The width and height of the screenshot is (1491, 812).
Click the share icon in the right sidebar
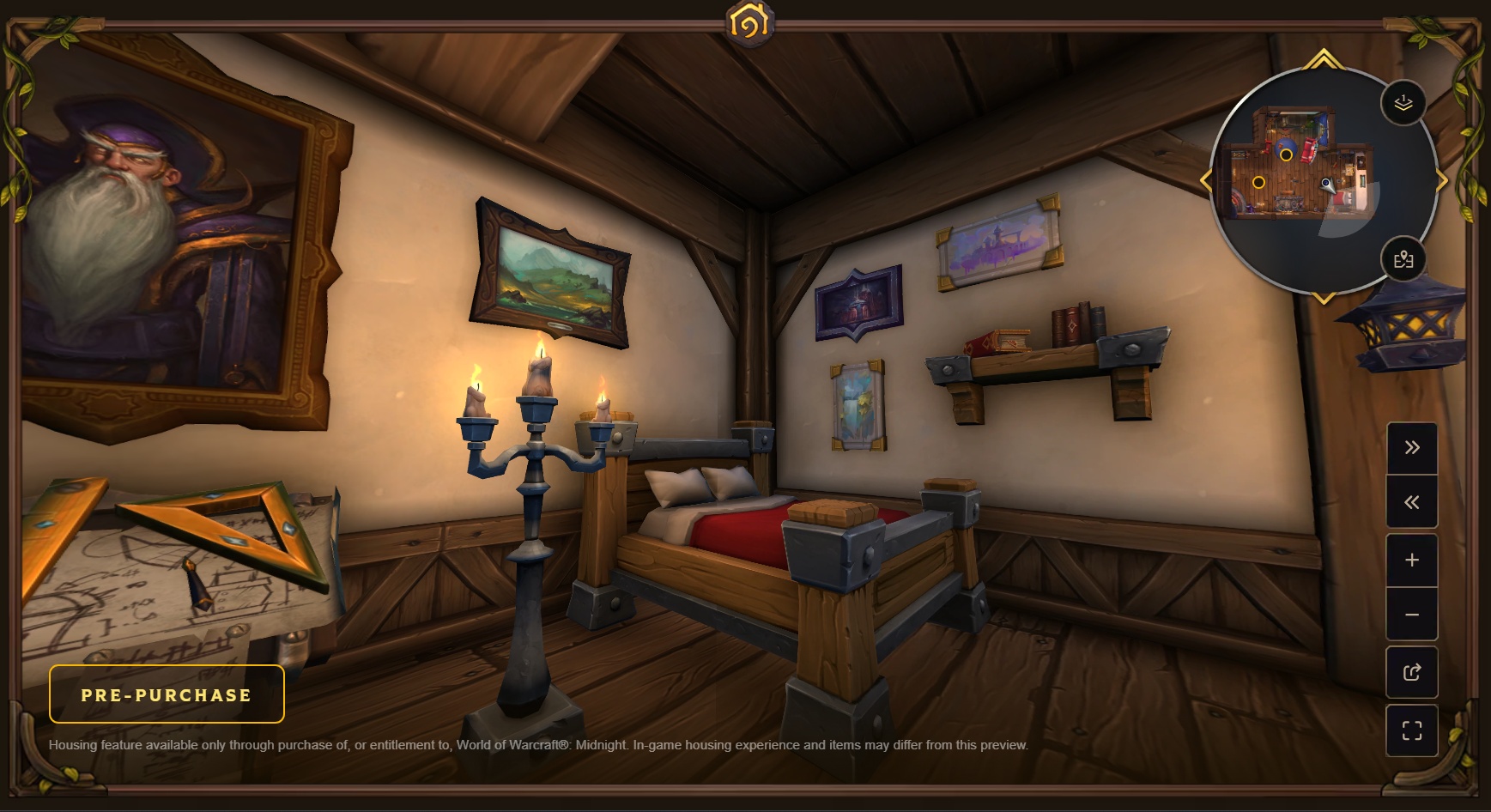[x=1413, y=672]
